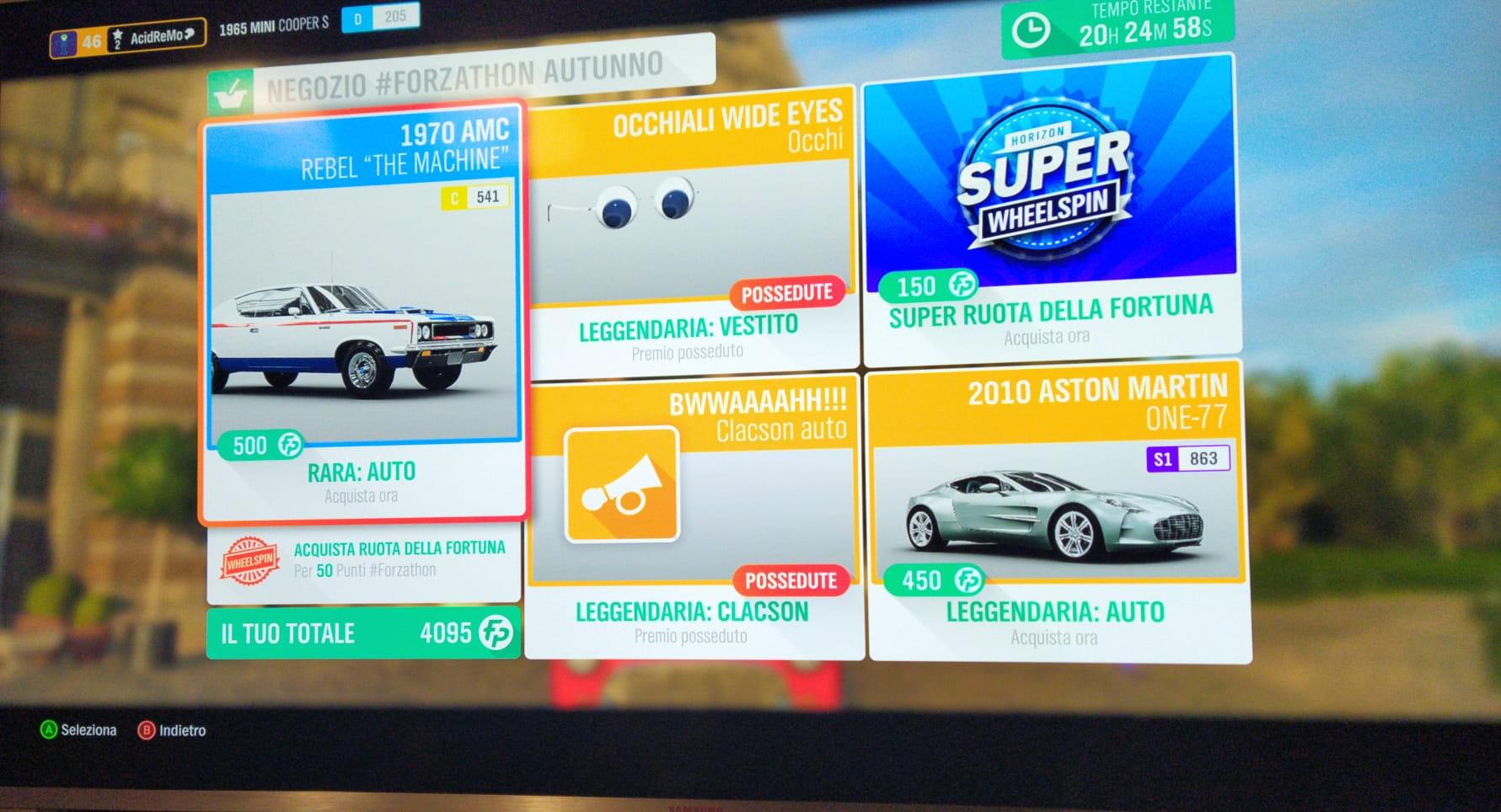
Task: Click the S1 863 performance badge on Aston Martin
Action: (1187, 457)
